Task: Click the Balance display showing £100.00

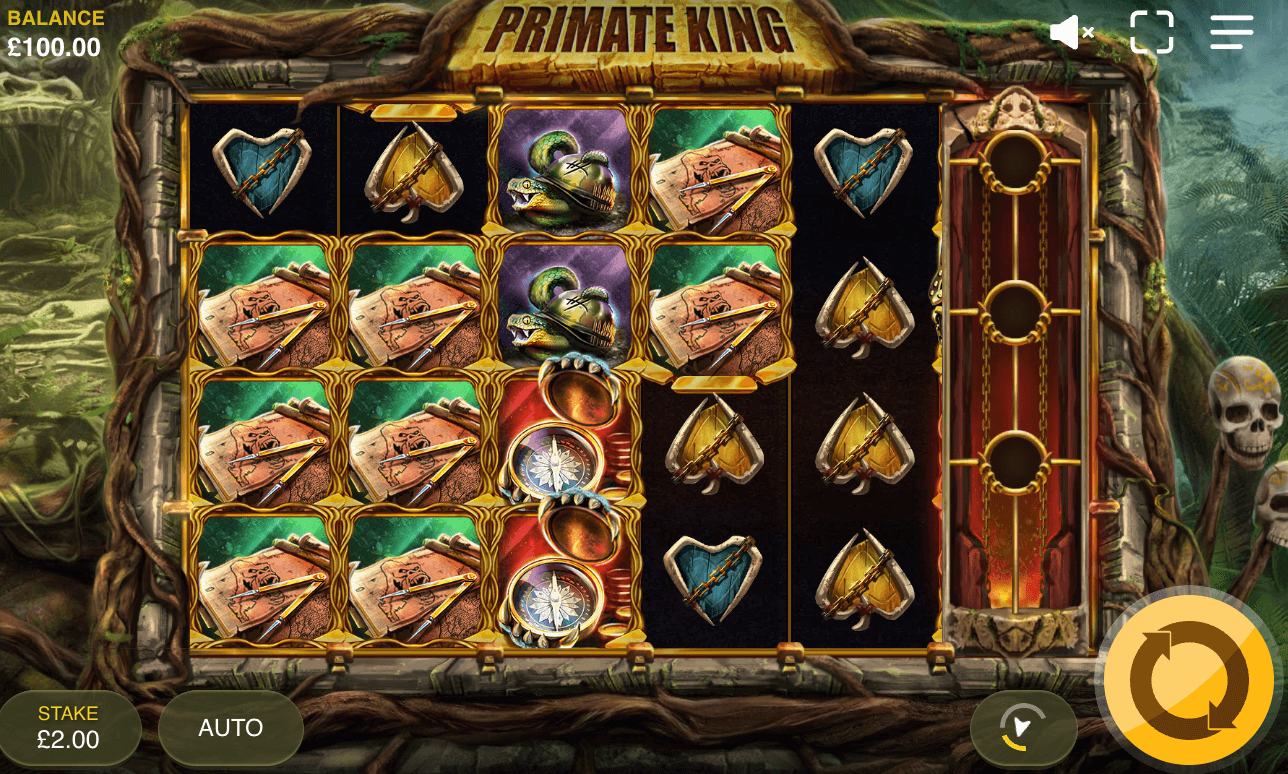Action: [x=55, y=30]
